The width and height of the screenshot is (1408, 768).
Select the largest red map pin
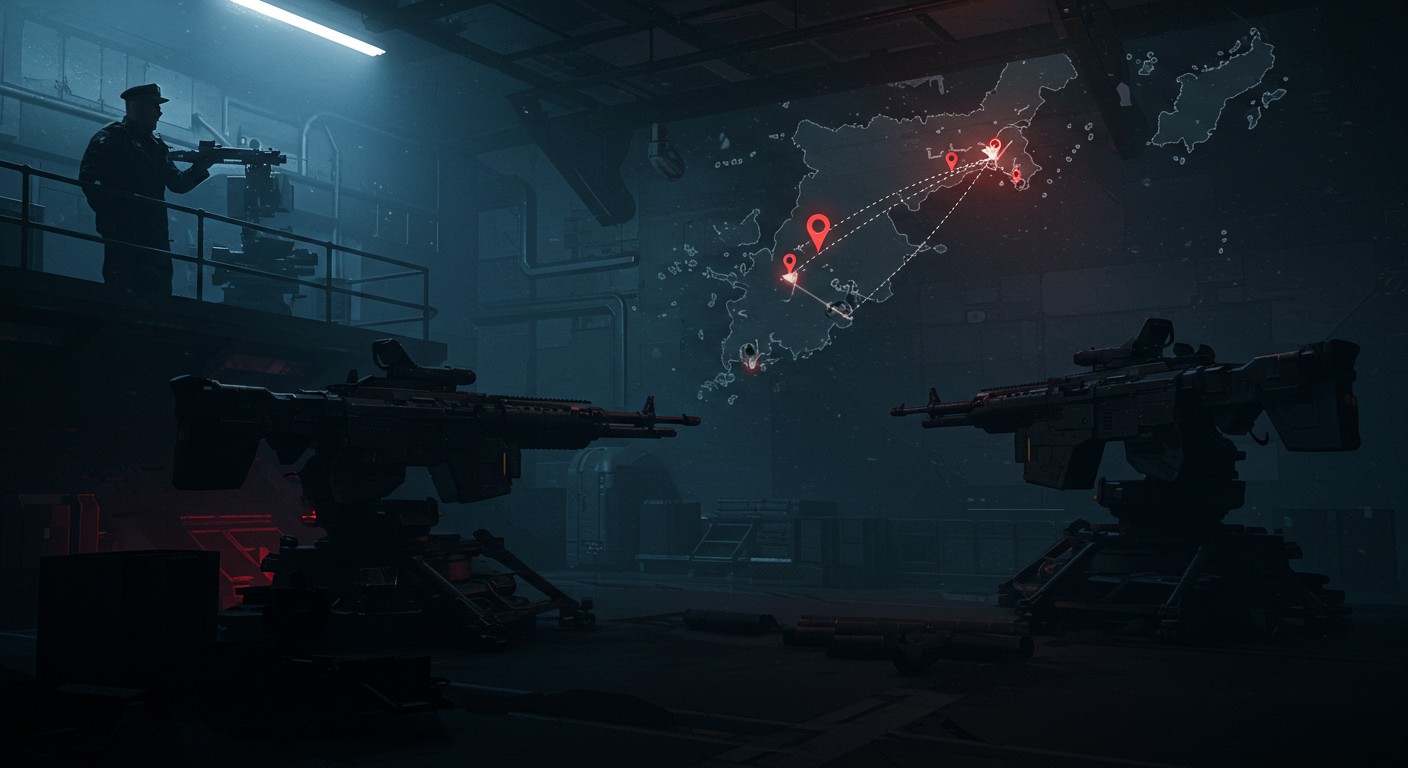pos(818,230)
